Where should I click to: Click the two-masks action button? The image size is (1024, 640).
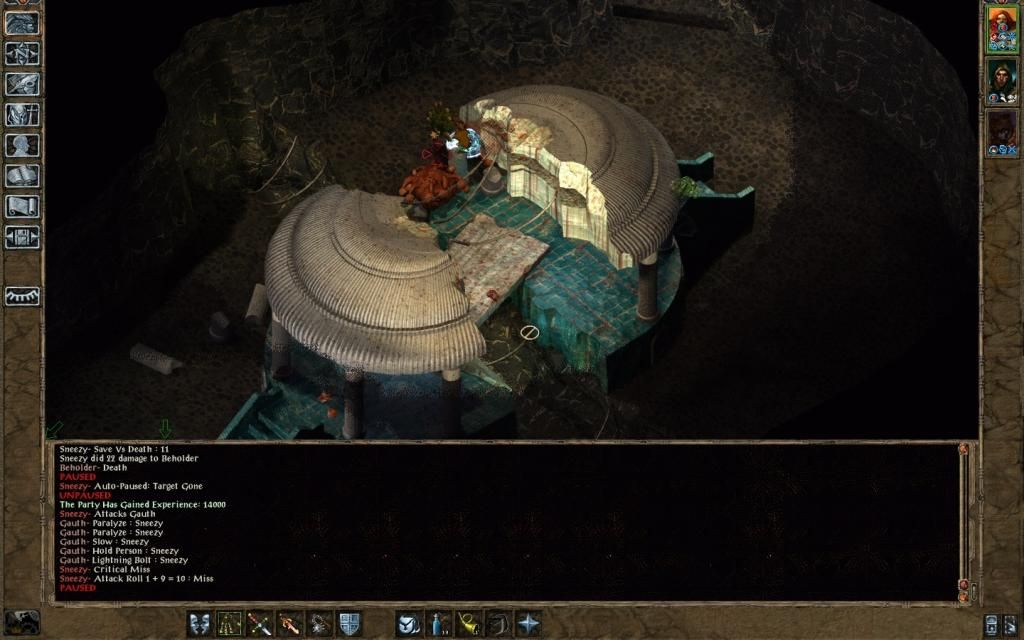pos(199,624)
